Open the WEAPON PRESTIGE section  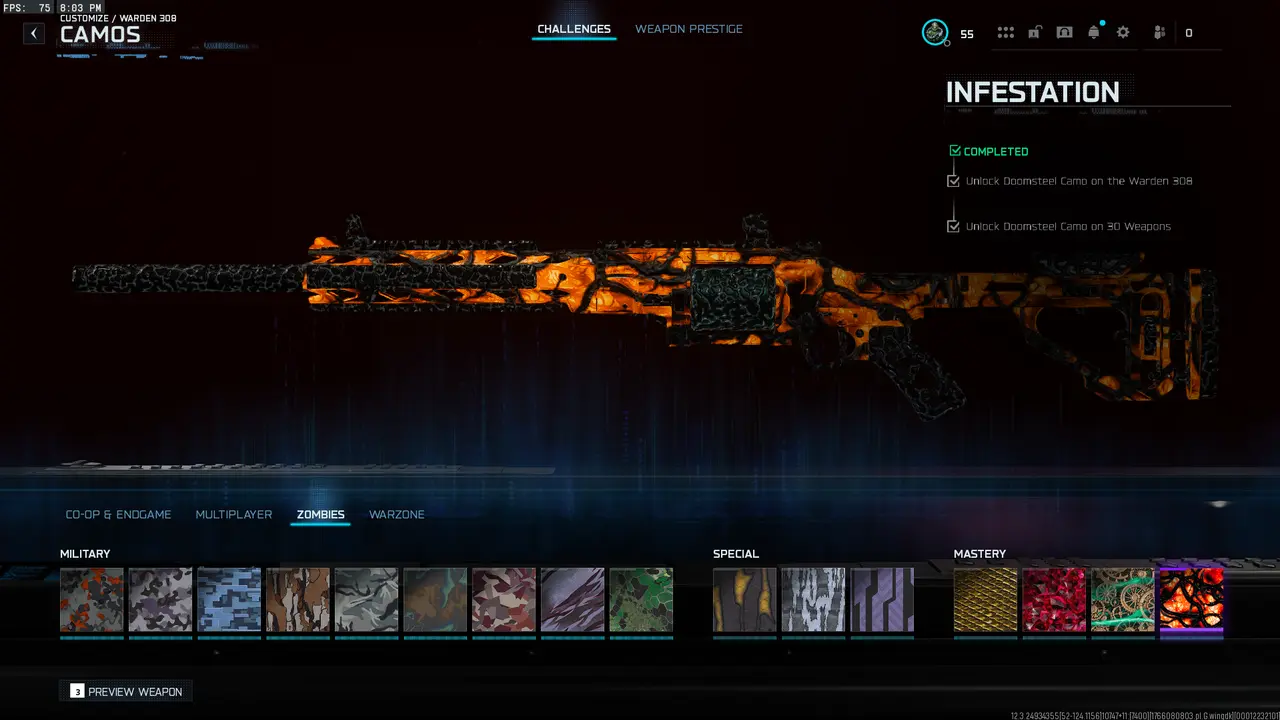pyautogui.click(x=689, y=29)
